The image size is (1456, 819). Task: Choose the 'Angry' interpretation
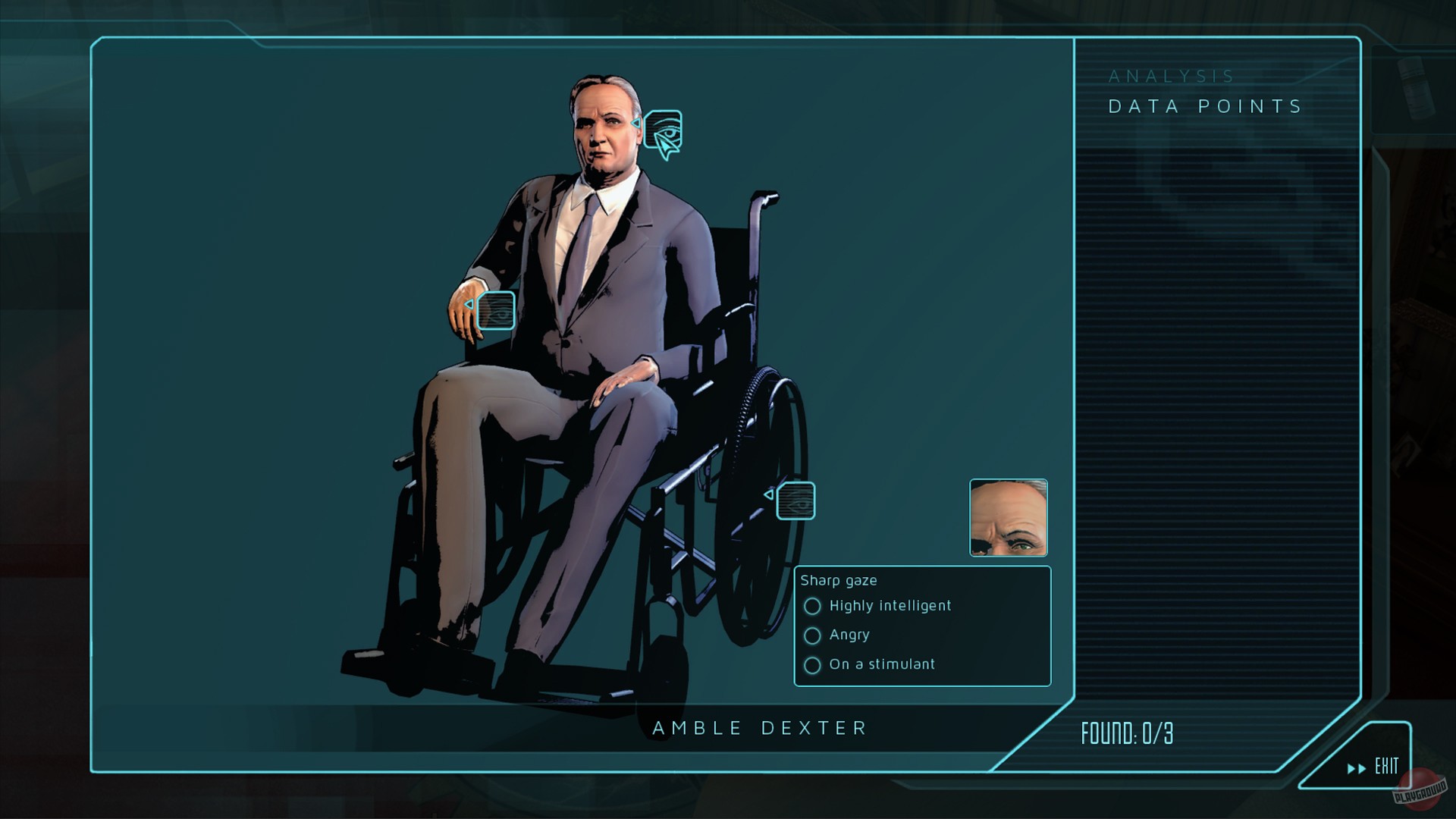813,635
